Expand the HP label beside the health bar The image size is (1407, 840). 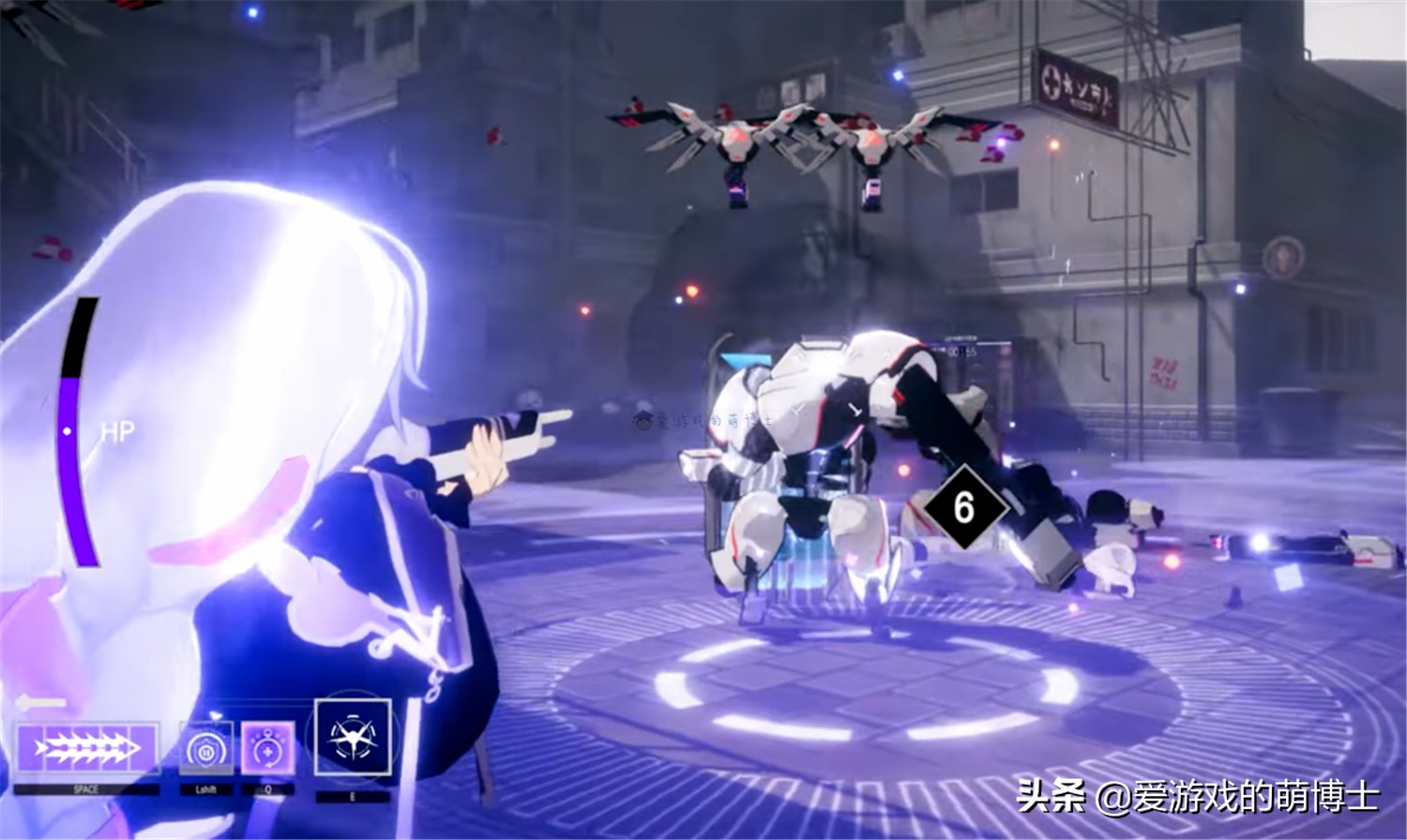tap(116, 430)
